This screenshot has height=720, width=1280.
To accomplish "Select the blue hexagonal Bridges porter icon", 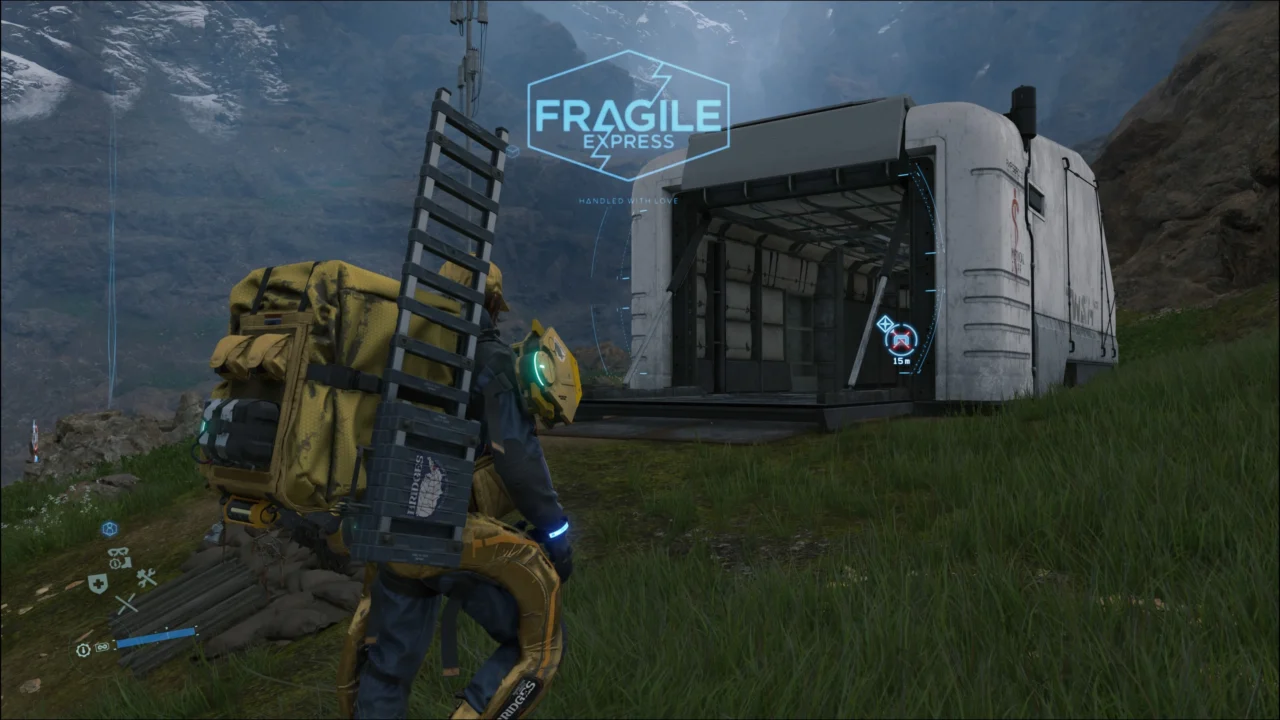I will click(x=110, y=528).
